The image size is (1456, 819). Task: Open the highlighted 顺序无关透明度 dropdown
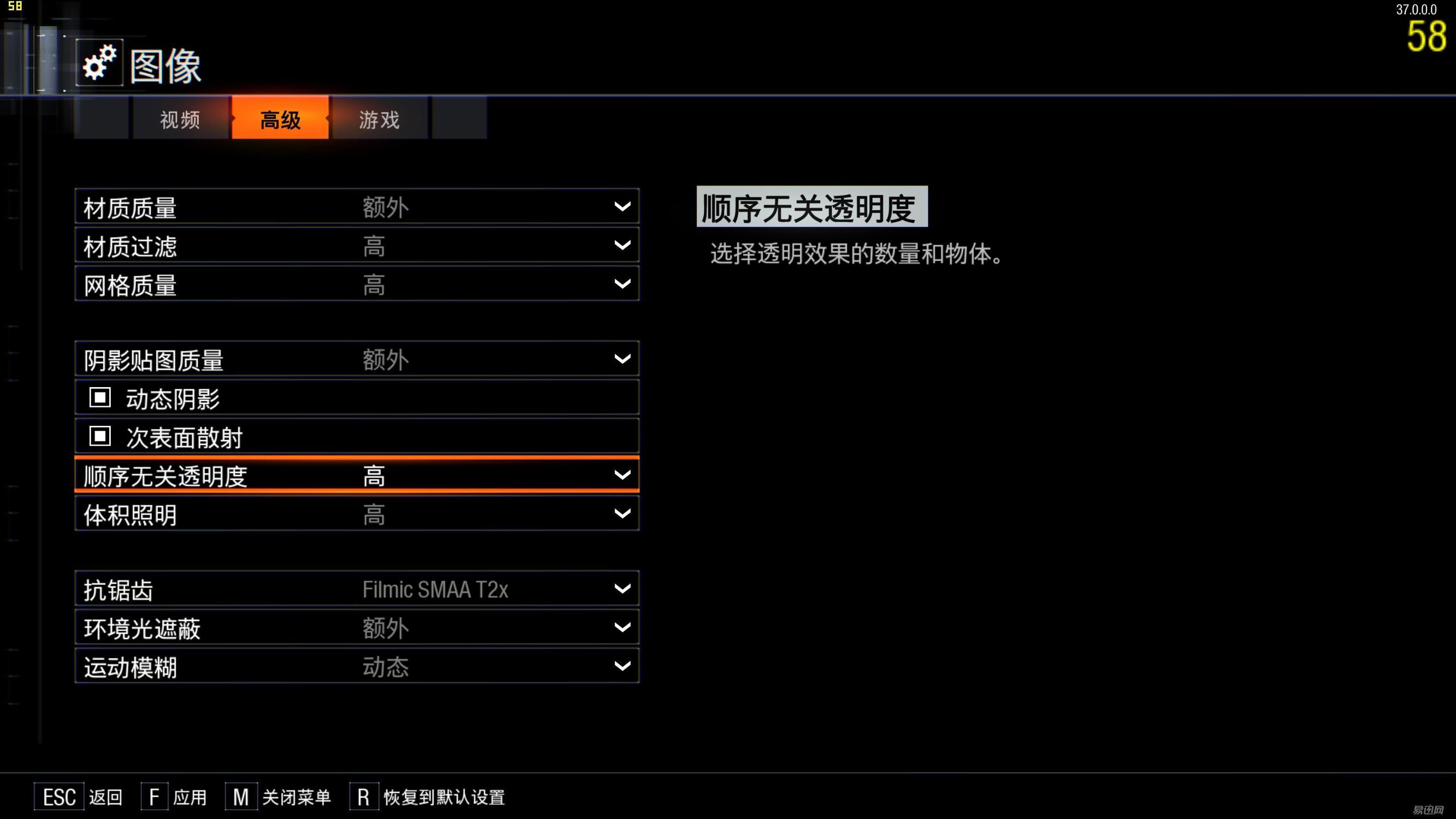click(x=622, y=475)
